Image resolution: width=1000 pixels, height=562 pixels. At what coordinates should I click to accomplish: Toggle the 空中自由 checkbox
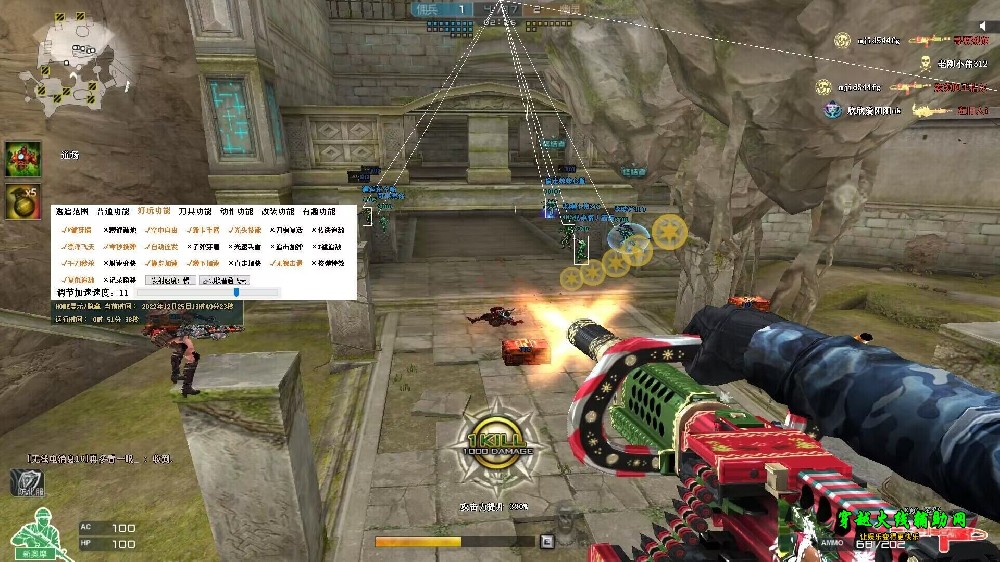click(x=148, y=229)
